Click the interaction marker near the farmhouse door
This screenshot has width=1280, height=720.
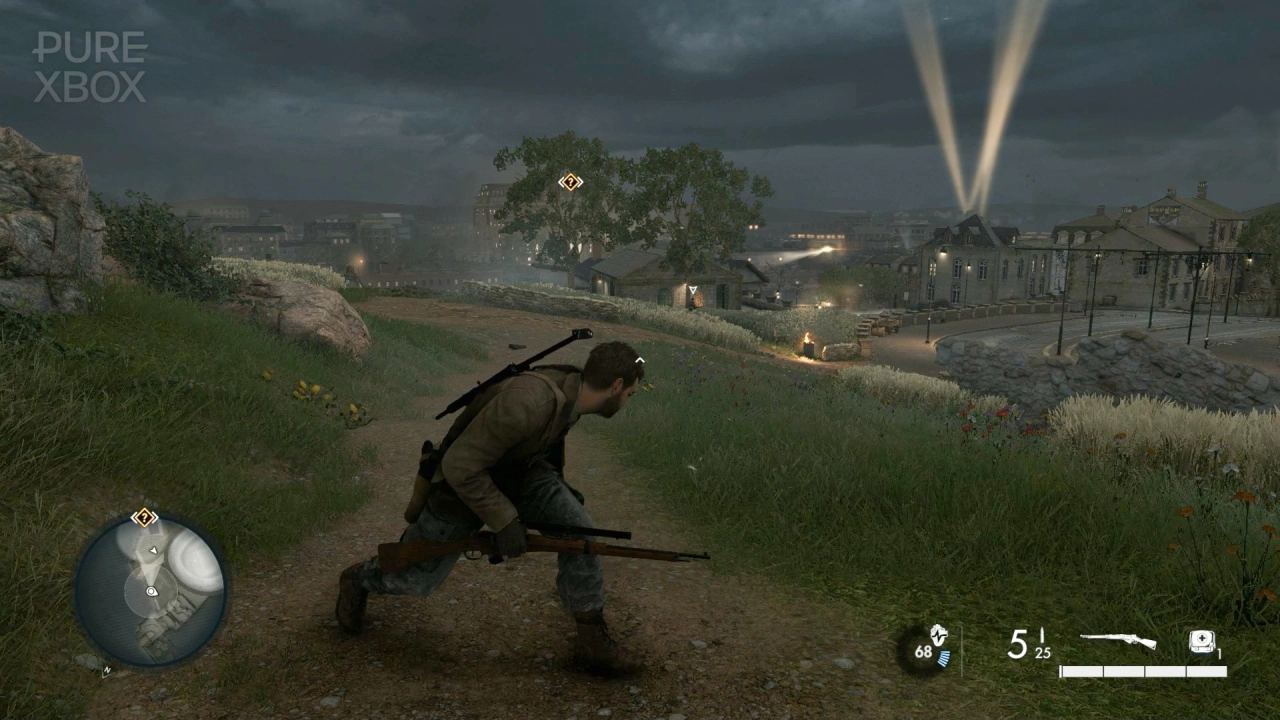pyautogui.click(x=691, y=288)
